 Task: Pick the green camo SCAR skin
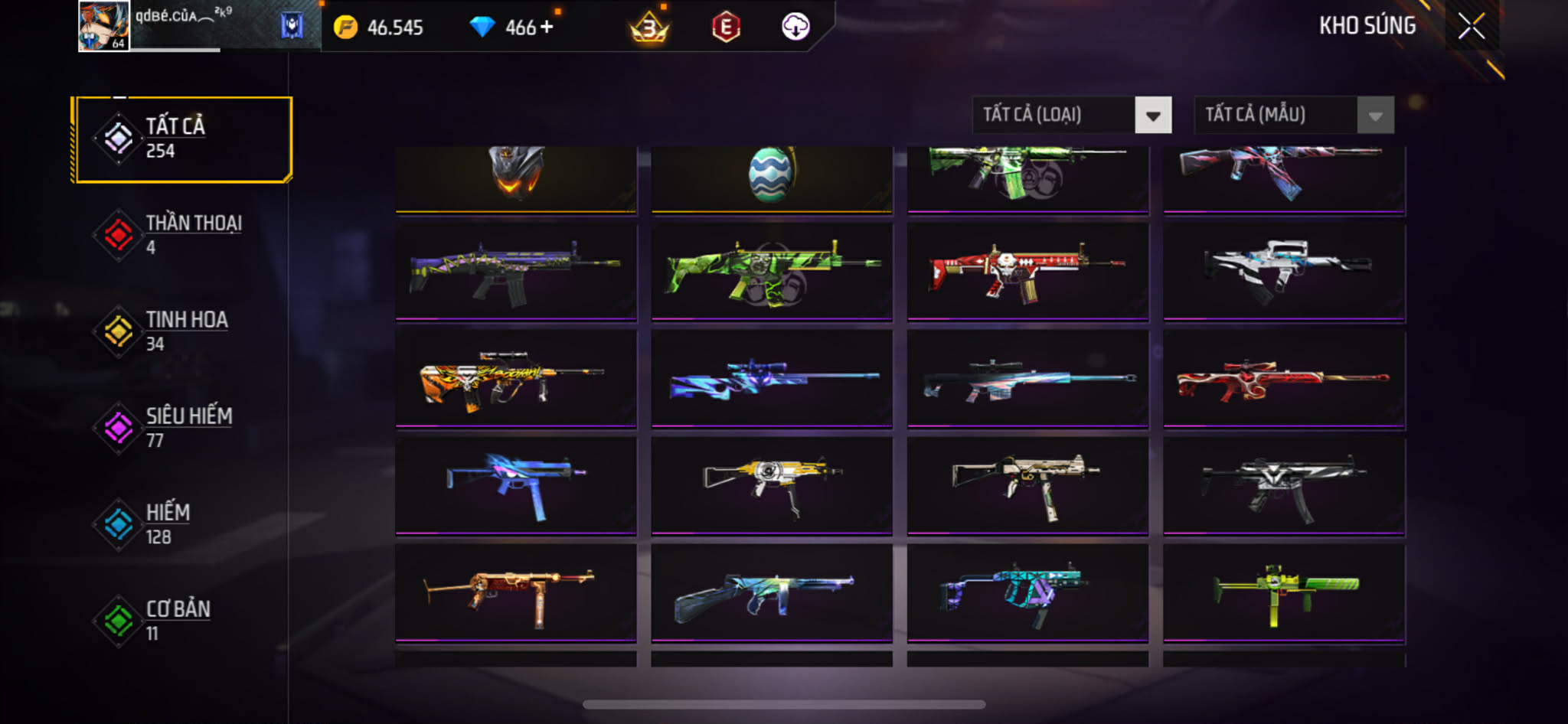point(772,271)
